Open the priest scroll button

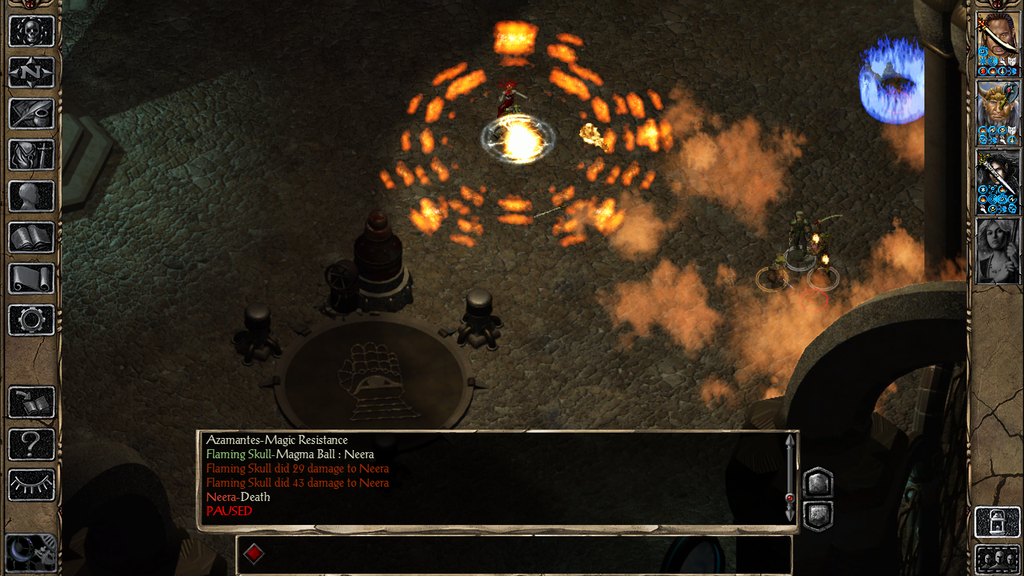point(31,278)
